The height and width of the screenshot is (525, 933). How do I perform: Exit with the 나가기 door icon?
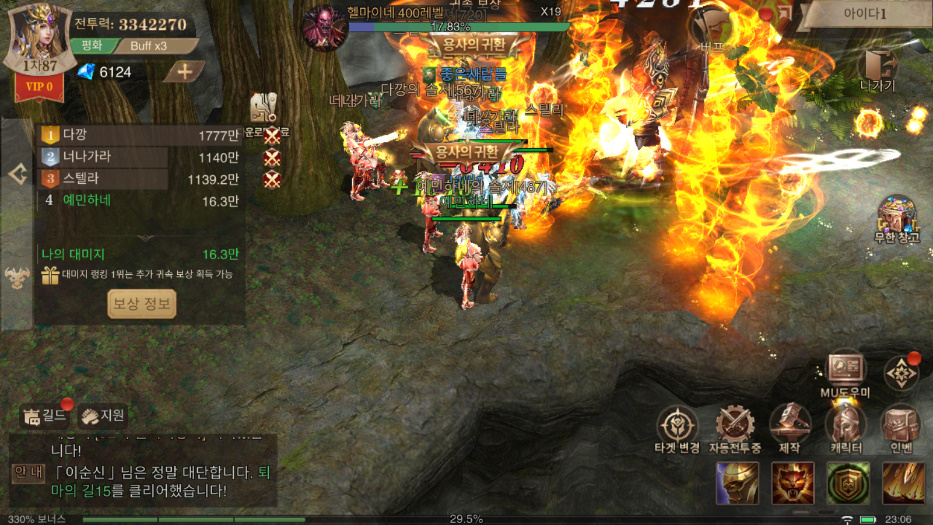[x=878, y=69]
